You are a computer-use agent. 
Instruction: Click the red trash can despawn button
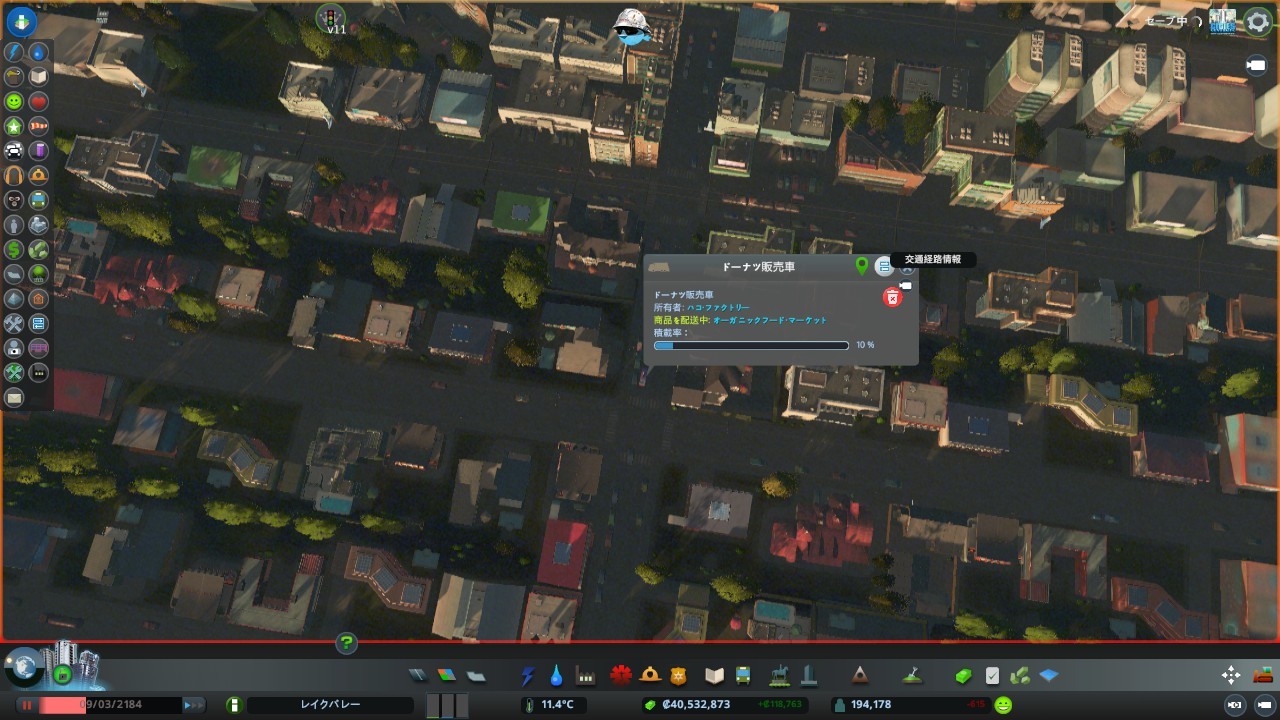pyautogui.click(x=892, y=297)
